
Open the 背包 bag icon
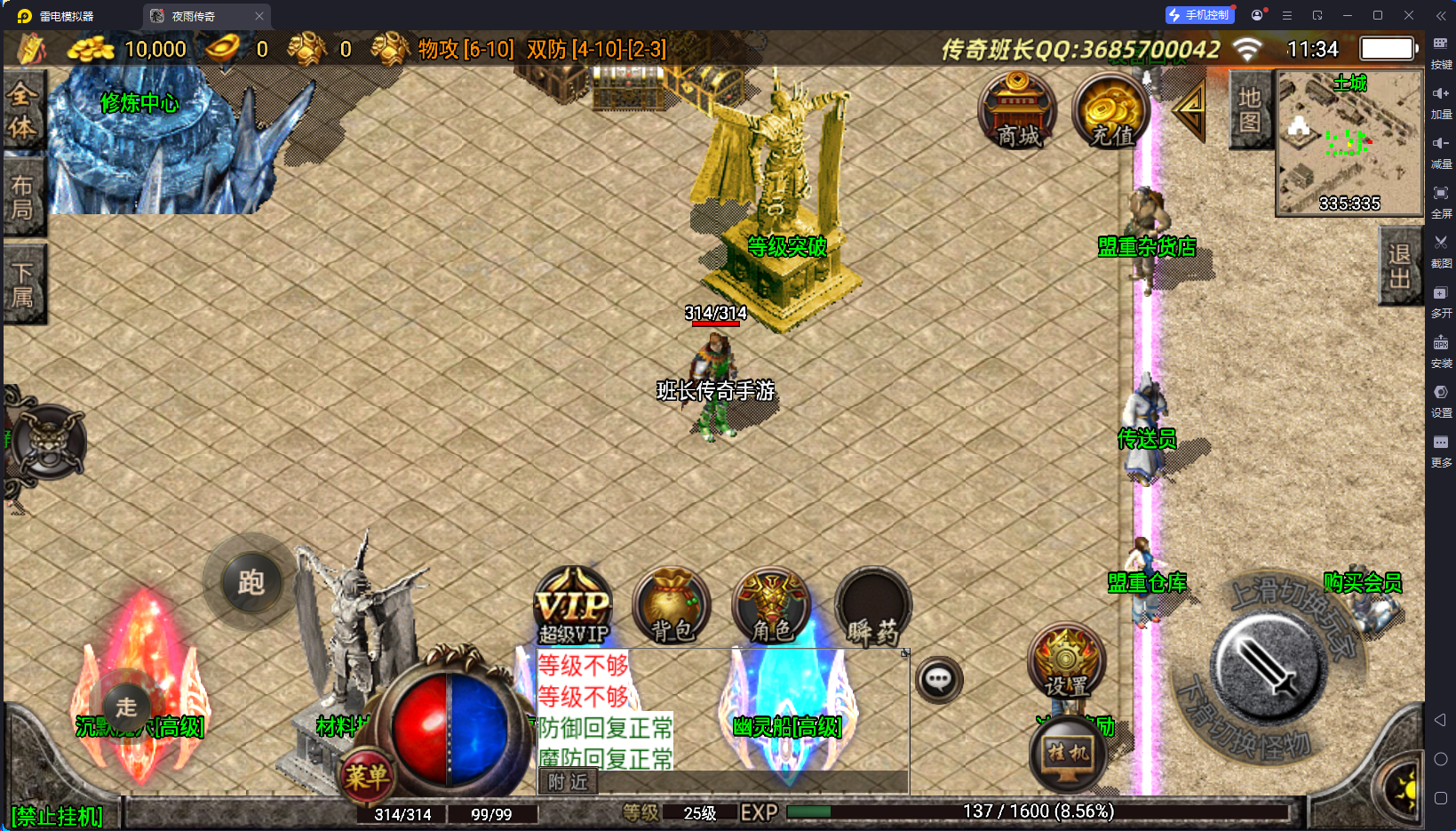(x=672, y=607)
